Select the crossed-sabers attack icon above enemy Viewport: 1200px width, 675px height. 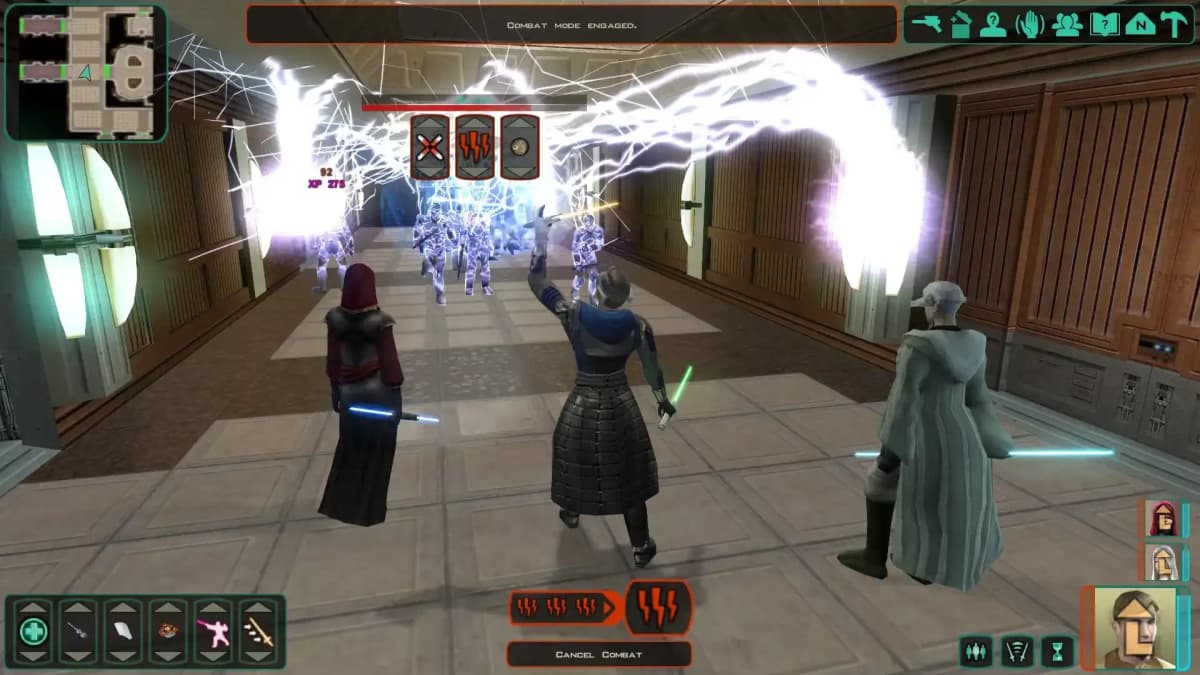tap(430, 147)
